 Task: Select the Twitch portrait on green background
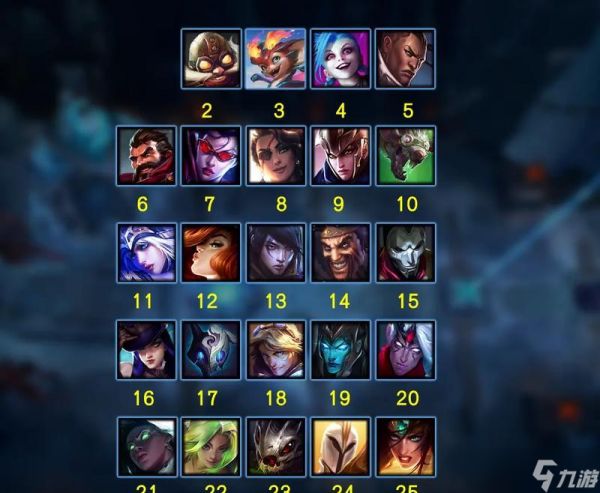point(404,156)
